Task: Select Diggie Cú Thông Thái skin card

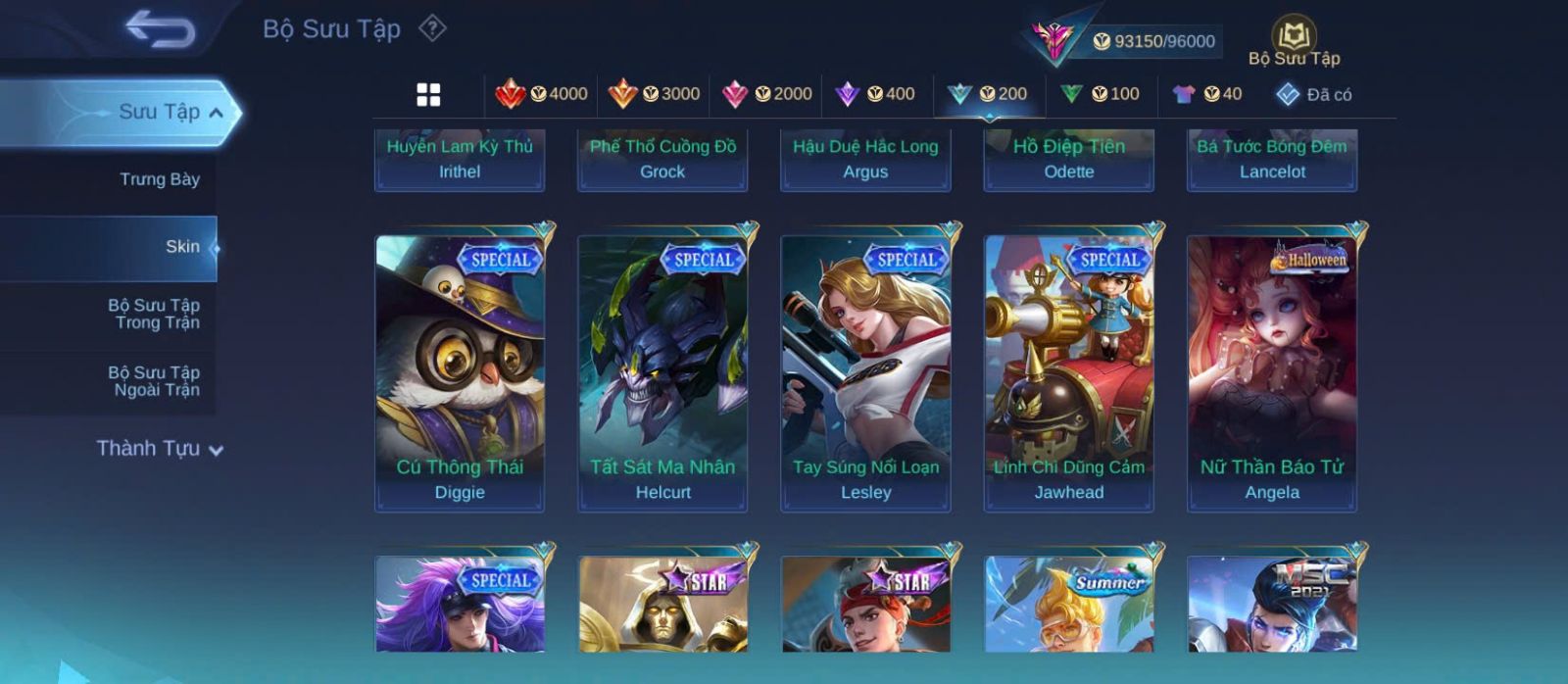Action: point(460,372)
